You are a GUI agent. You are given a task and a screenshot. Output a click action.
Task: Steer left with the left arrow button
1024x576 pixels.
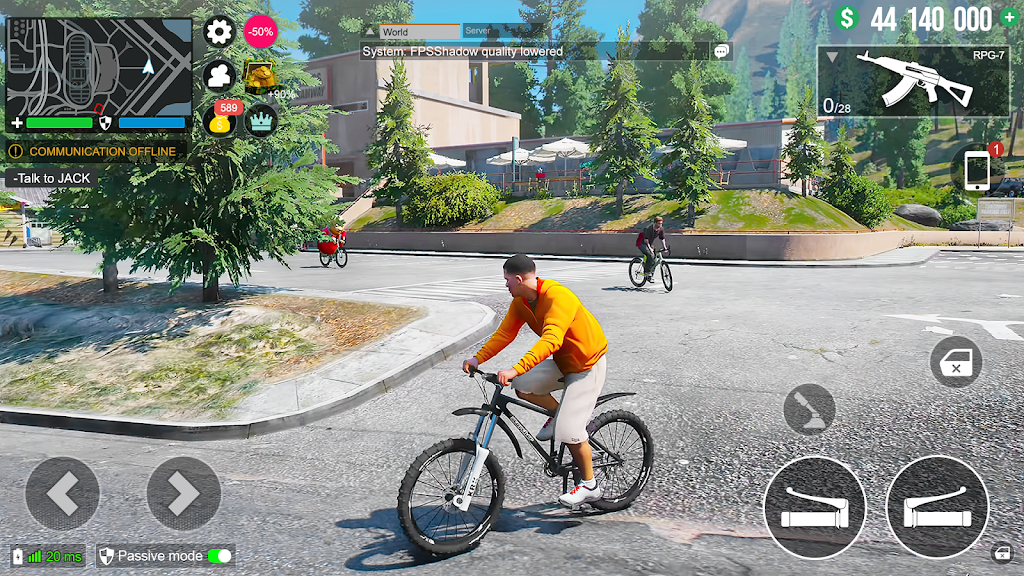(x=62, y=493)
